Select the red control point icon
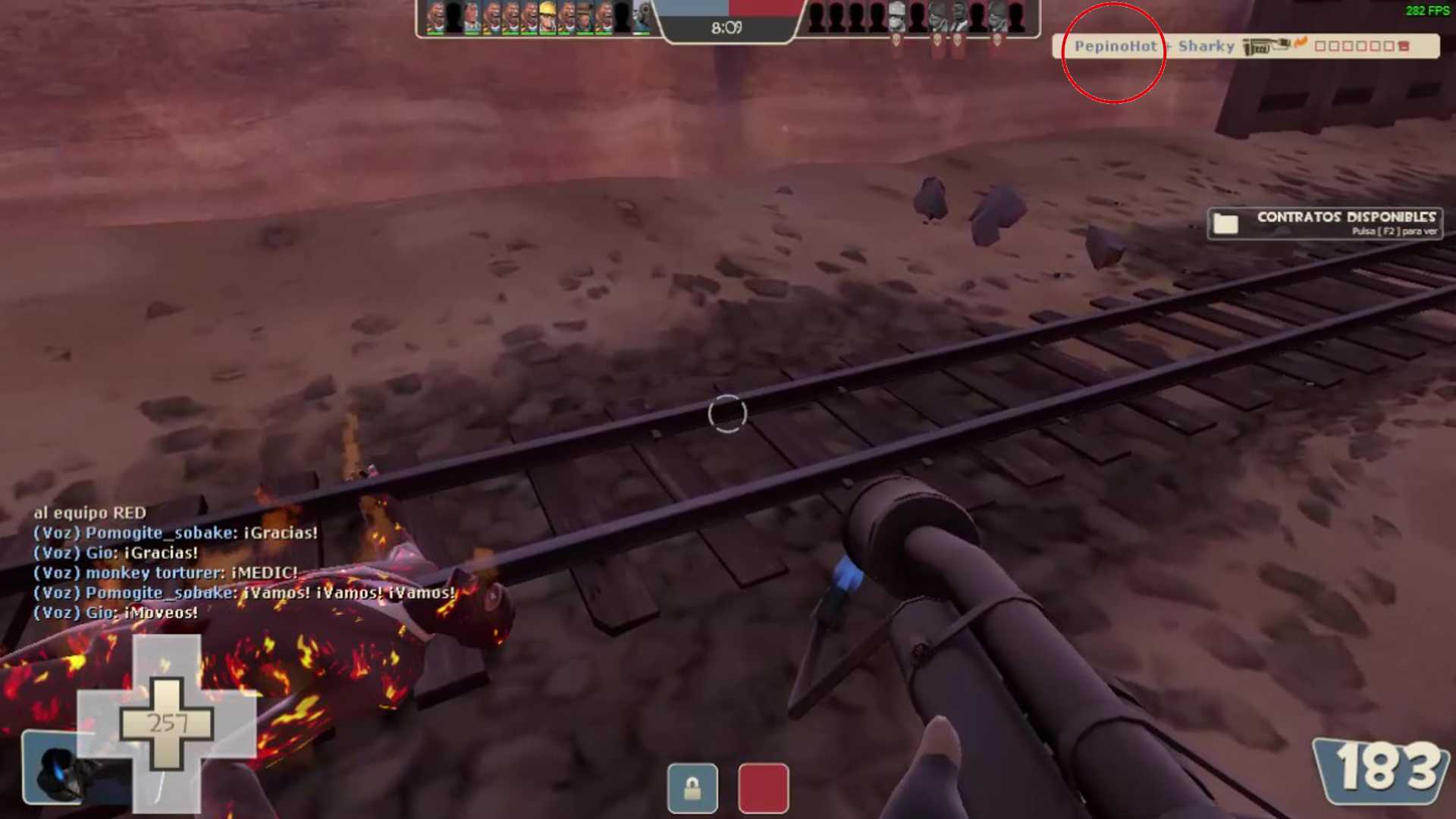The width and height of the screenshot is (1456, 819). pyautogui.click(x=763, y=788)
